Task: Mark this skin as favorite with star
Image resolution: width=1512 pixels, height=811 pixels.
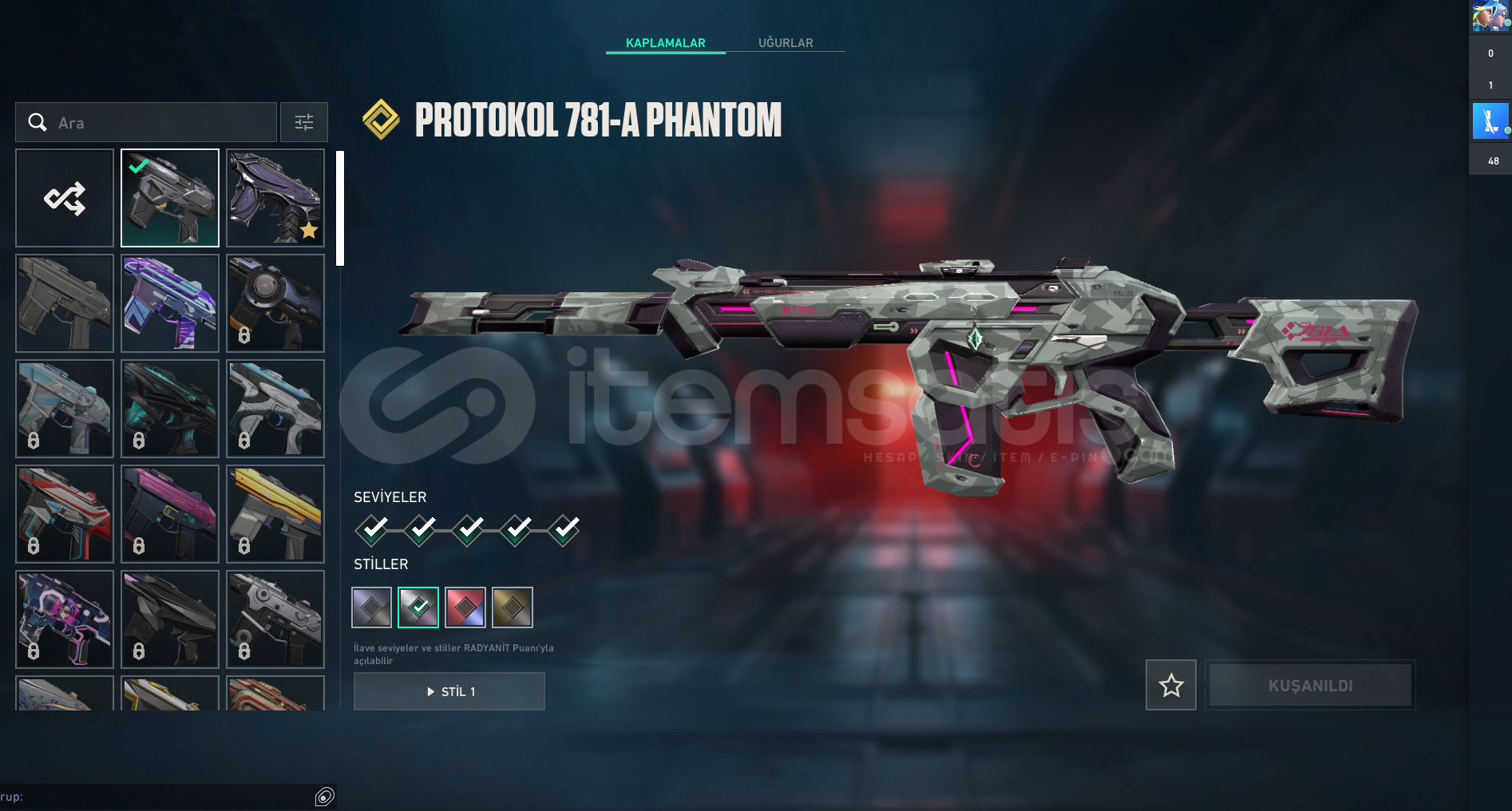Action: coord(1171,685)
